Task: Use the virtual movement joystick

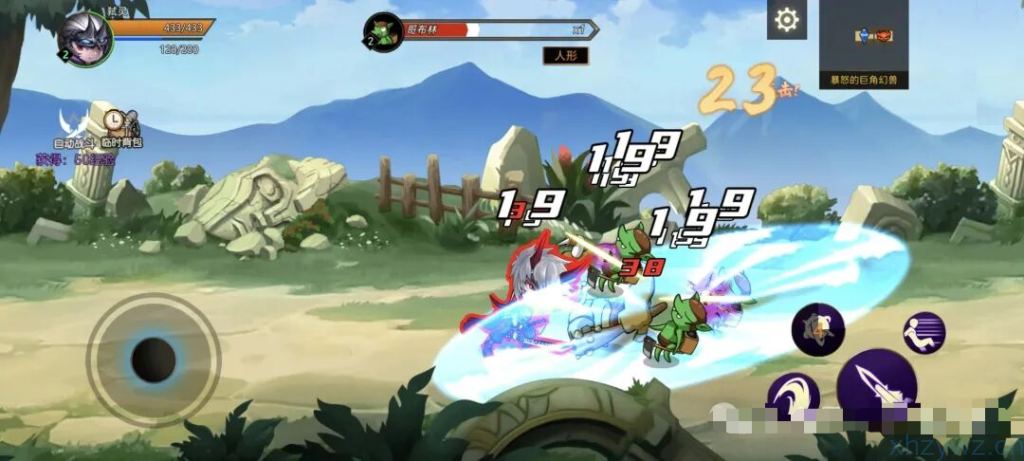Action: click(153, 359)
